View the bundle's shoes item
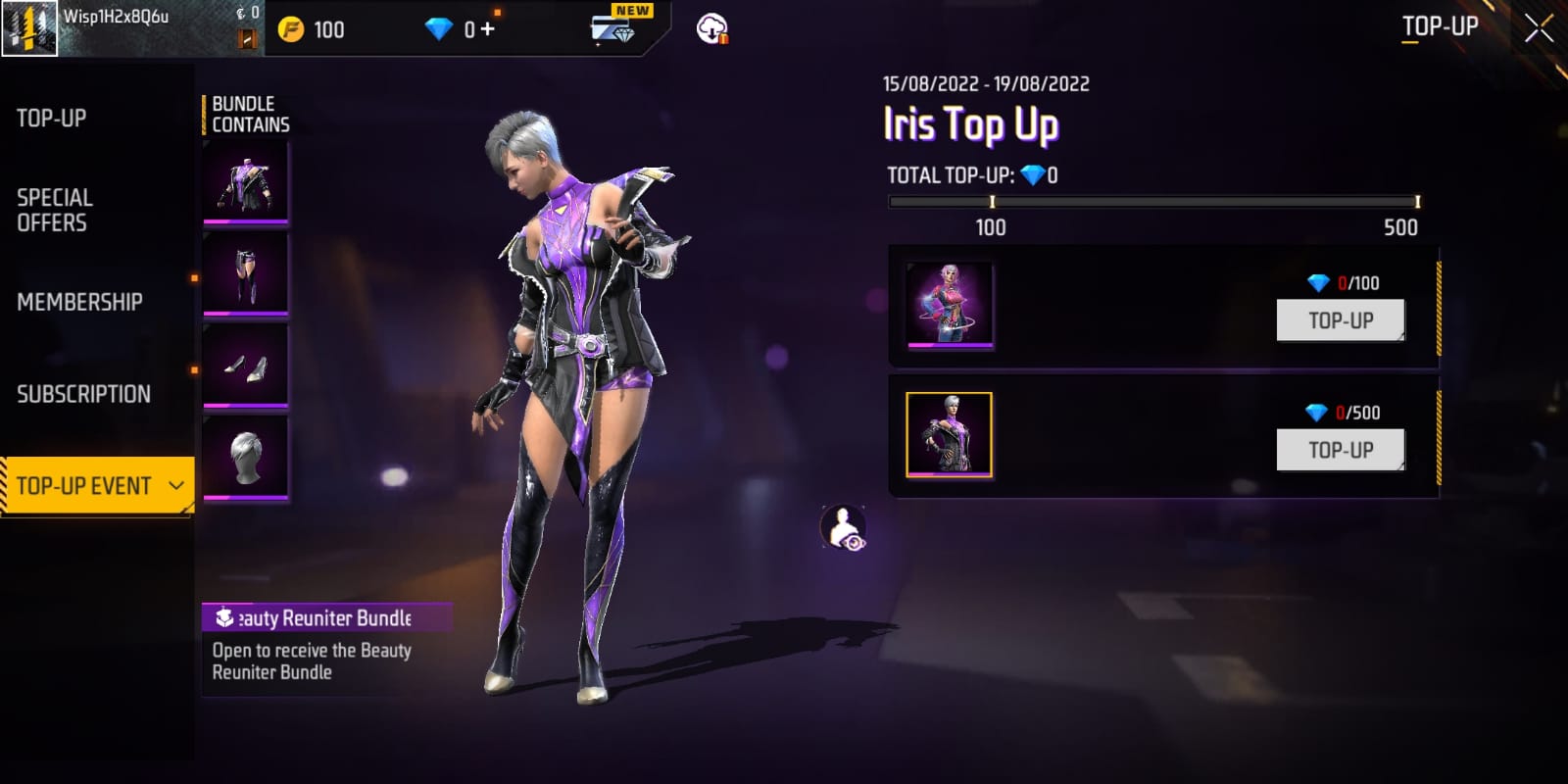The height and width of the screenshot is (784, 1568). point(245,366)
